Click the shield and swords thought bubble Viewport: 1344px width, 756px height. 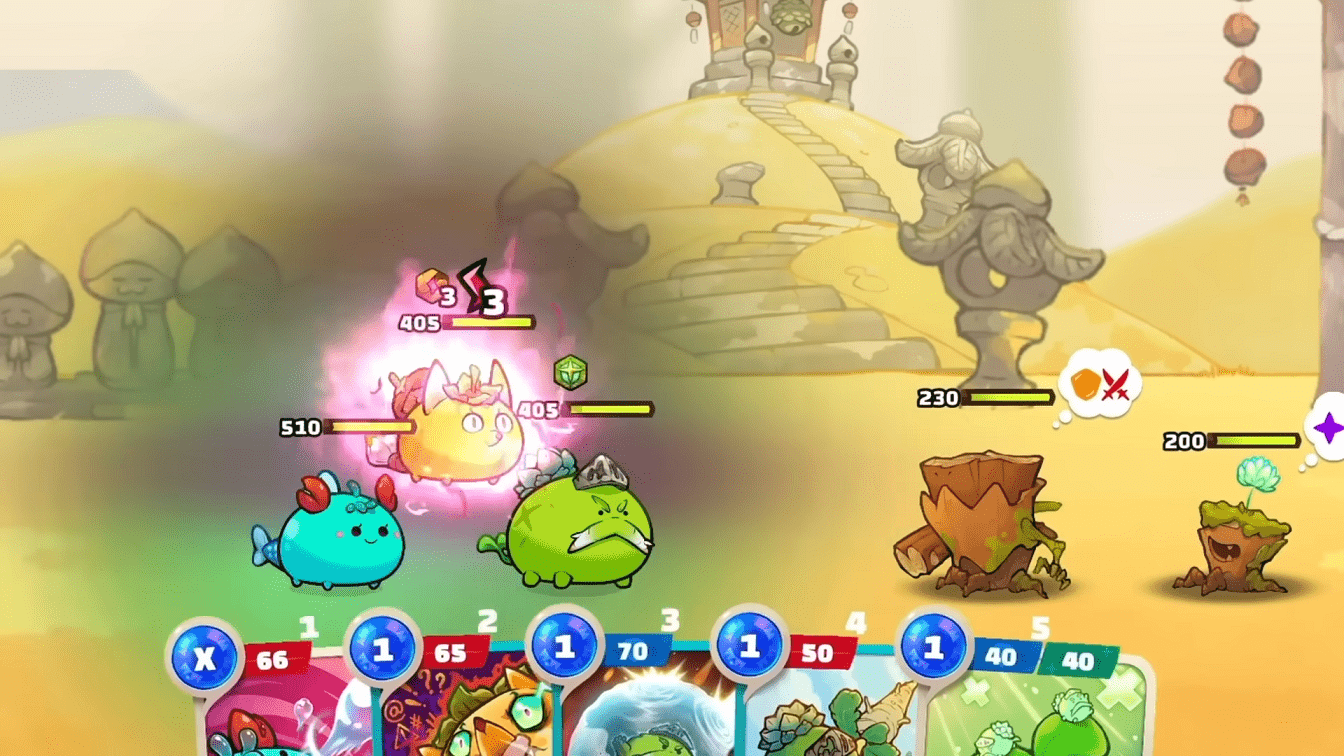coord(1100,383)
